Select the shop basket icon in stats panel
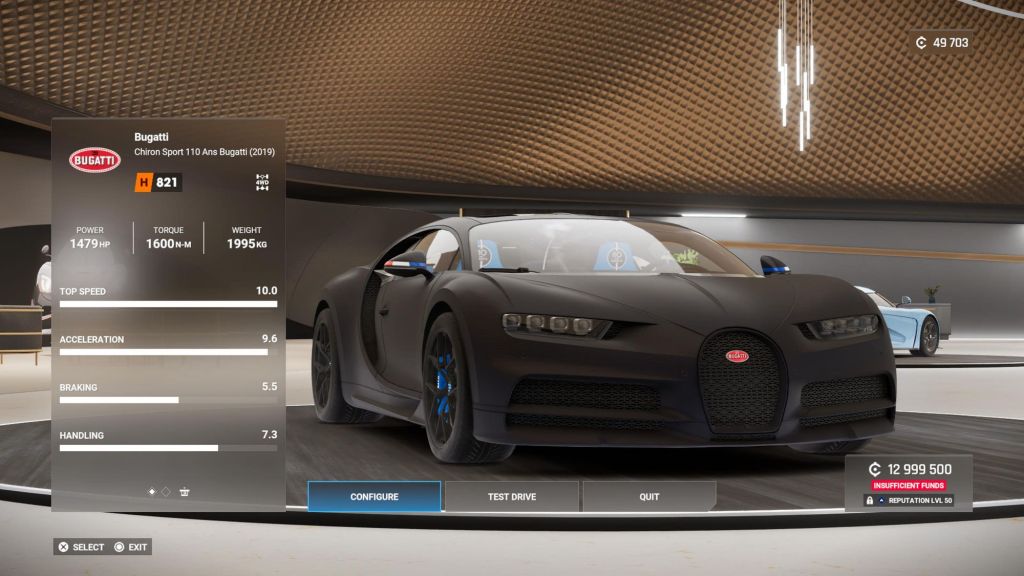Image resolution: width=1024 pixels, height=576 pixels. click(185, 492)
